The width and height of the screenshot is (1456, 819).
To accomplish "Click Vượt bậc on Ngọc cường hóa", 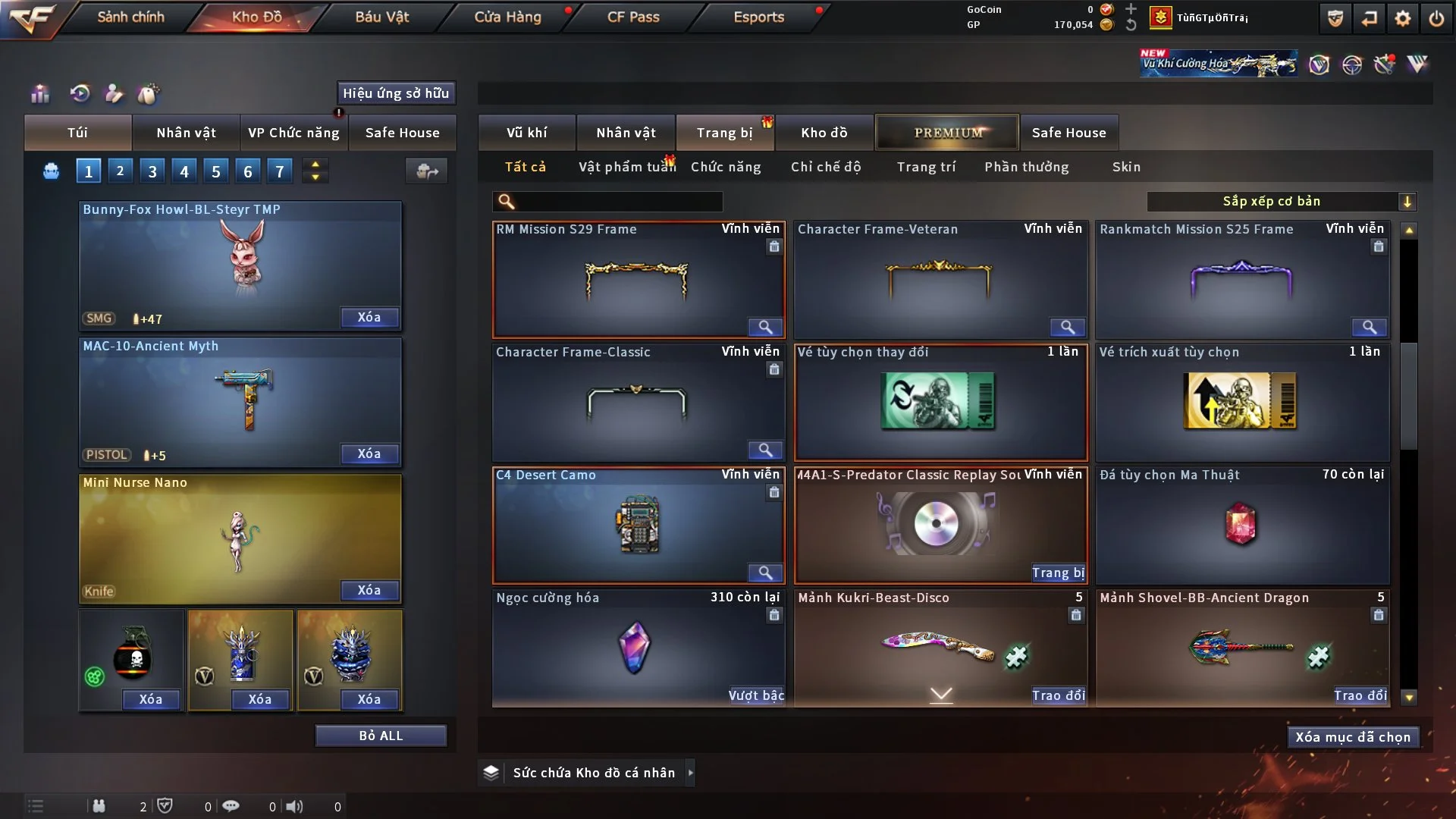I will (x=756, y=695).
